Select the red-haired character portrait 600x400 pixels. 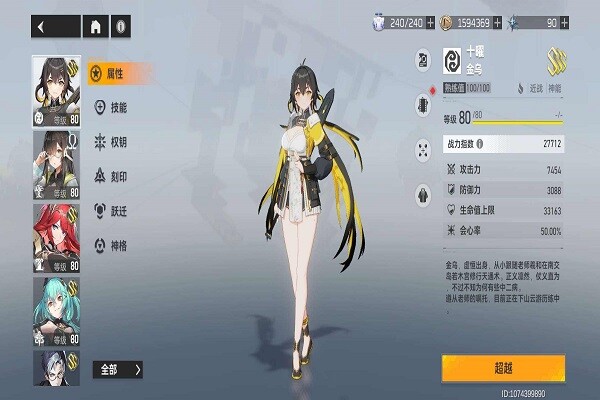56,237
